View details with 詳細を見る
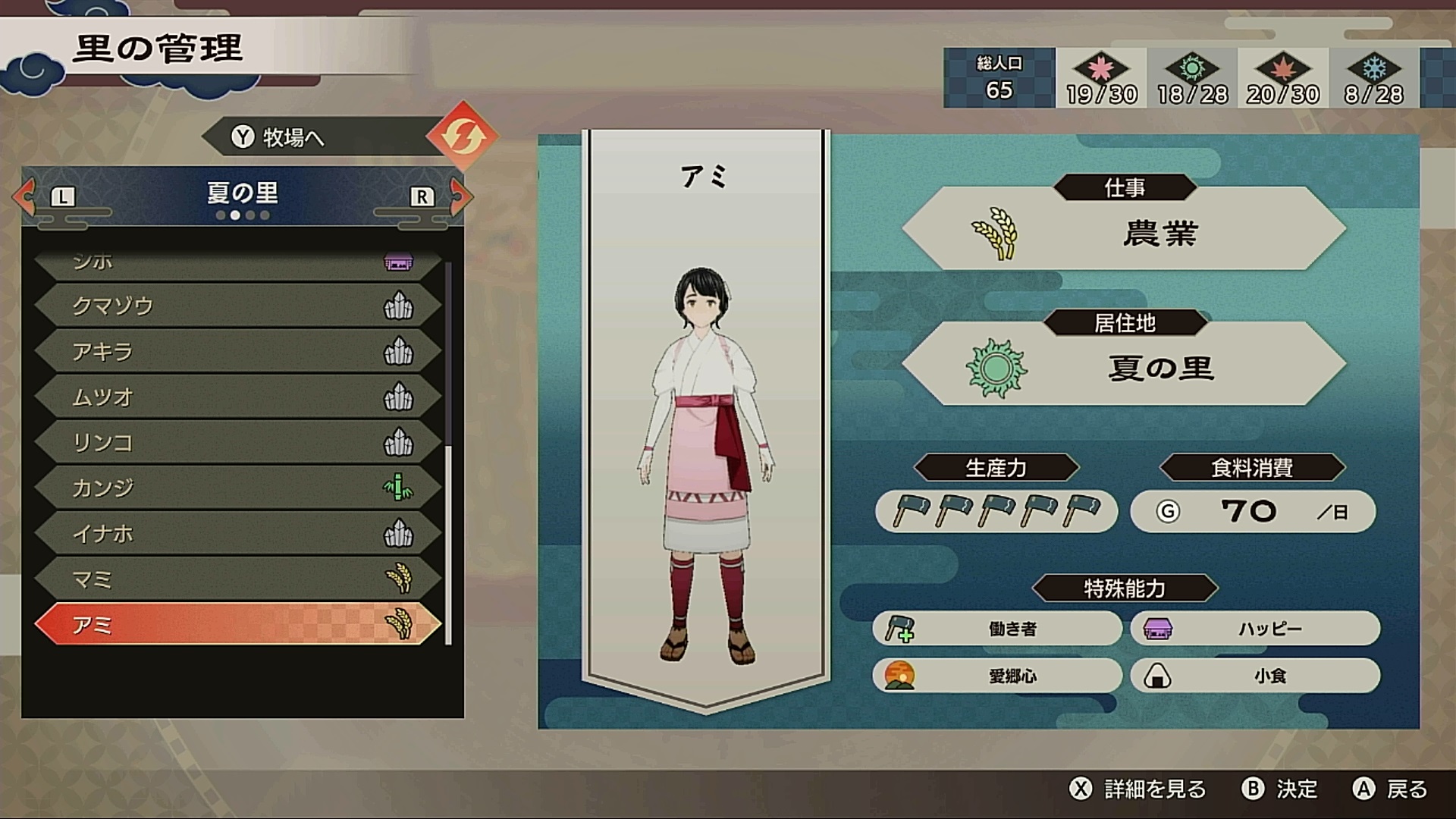 [1137, 789]
